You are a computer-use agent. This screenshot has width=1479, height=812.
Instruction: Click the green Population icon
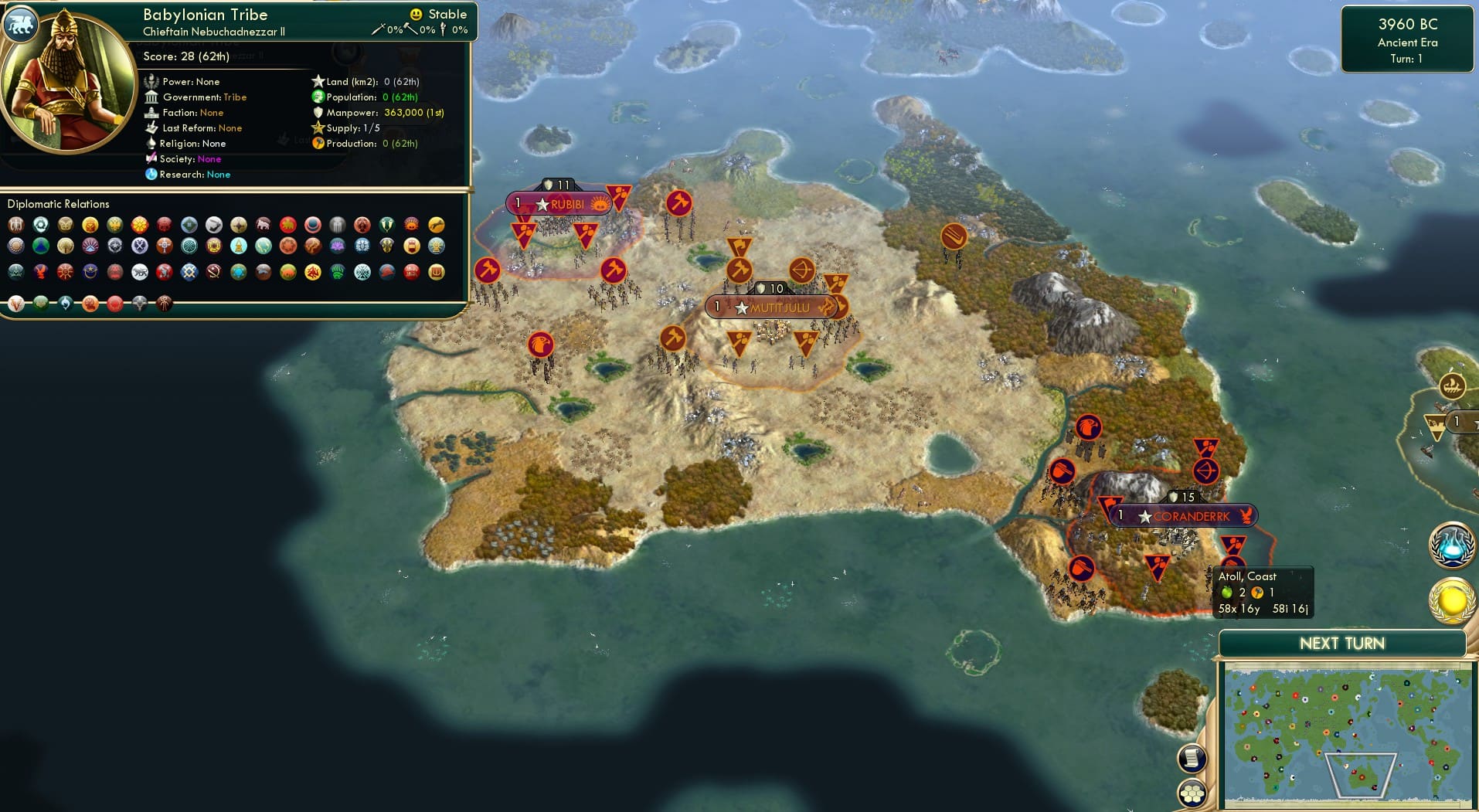pos(317,97)
